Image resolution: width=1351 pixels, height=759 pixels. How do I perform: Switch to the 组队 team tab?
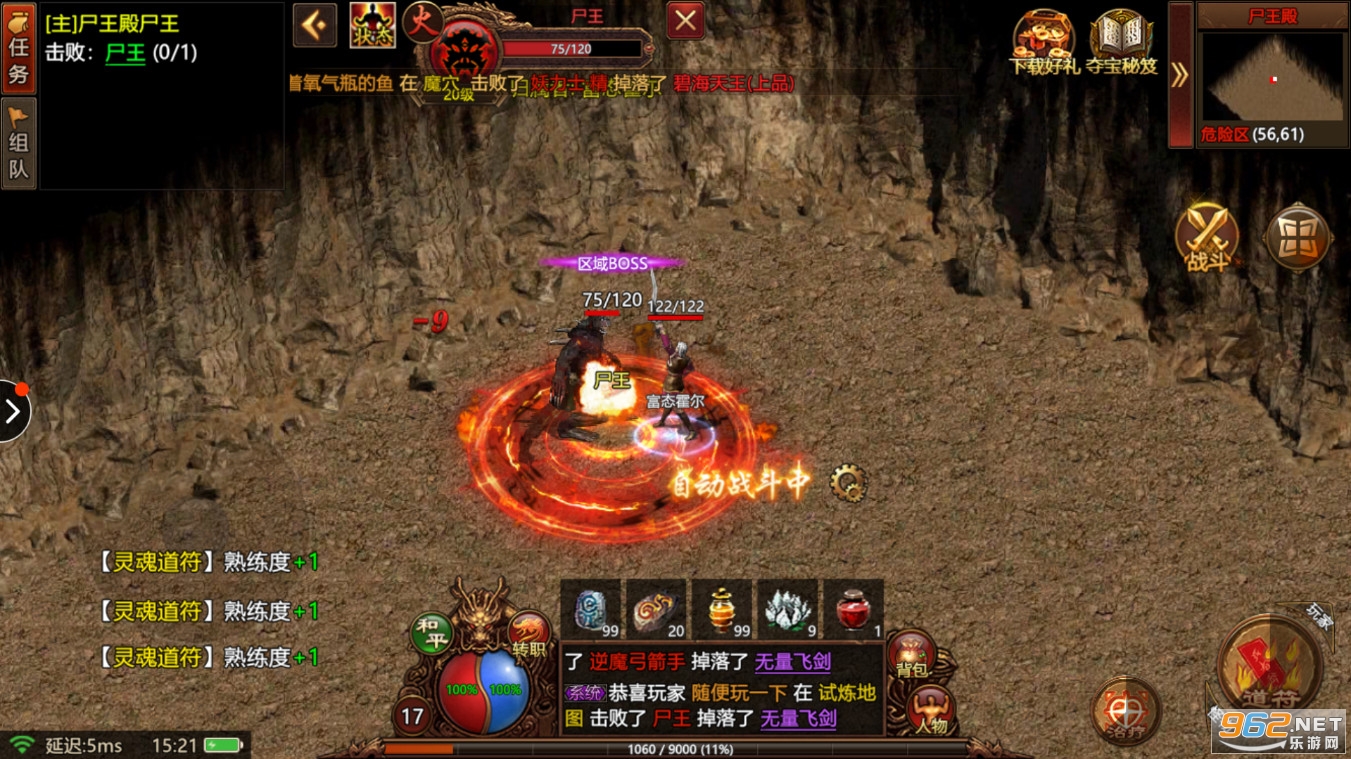coord(19,143)
